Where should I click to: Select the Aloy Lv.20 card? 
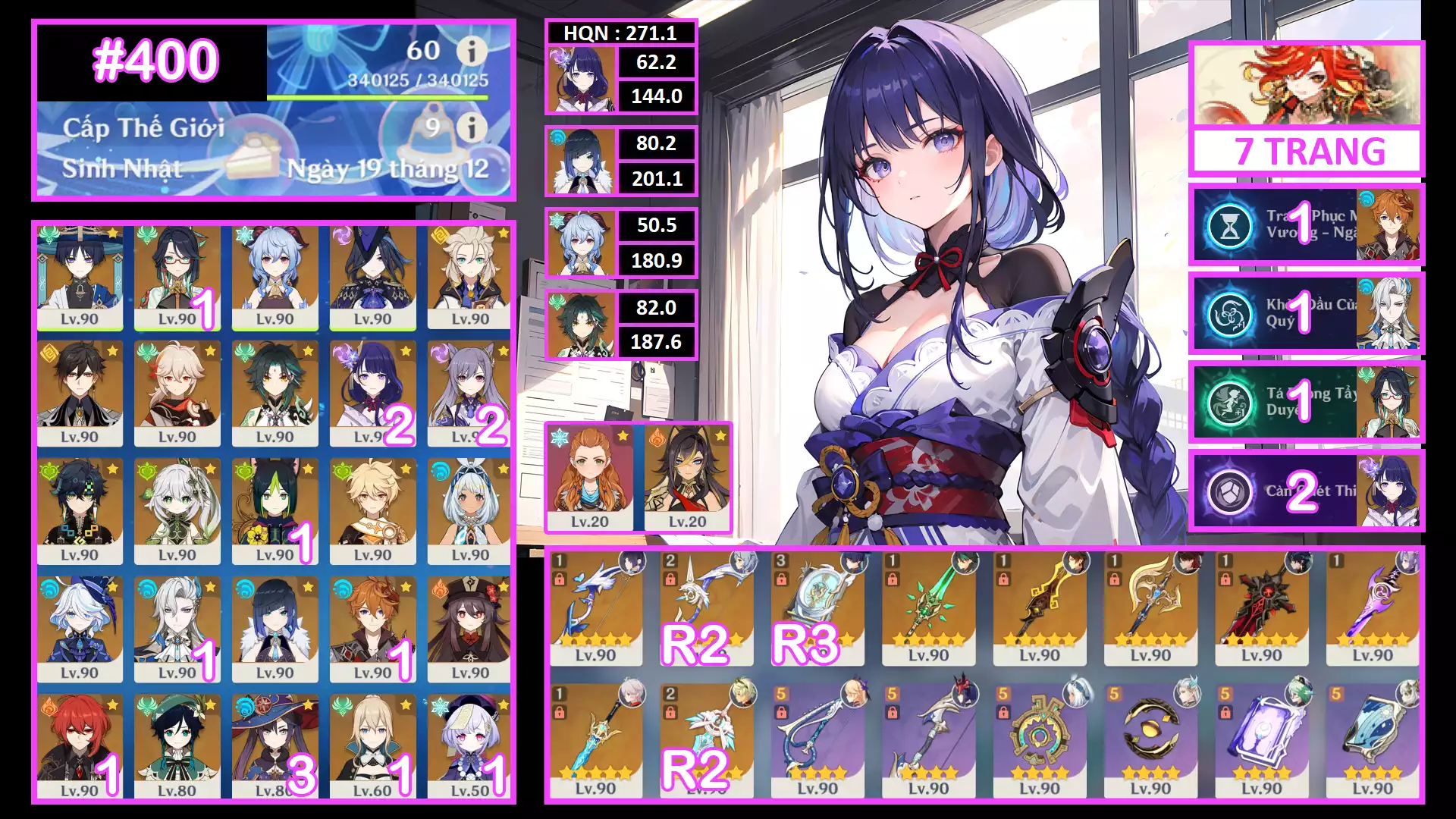(590, 479)
